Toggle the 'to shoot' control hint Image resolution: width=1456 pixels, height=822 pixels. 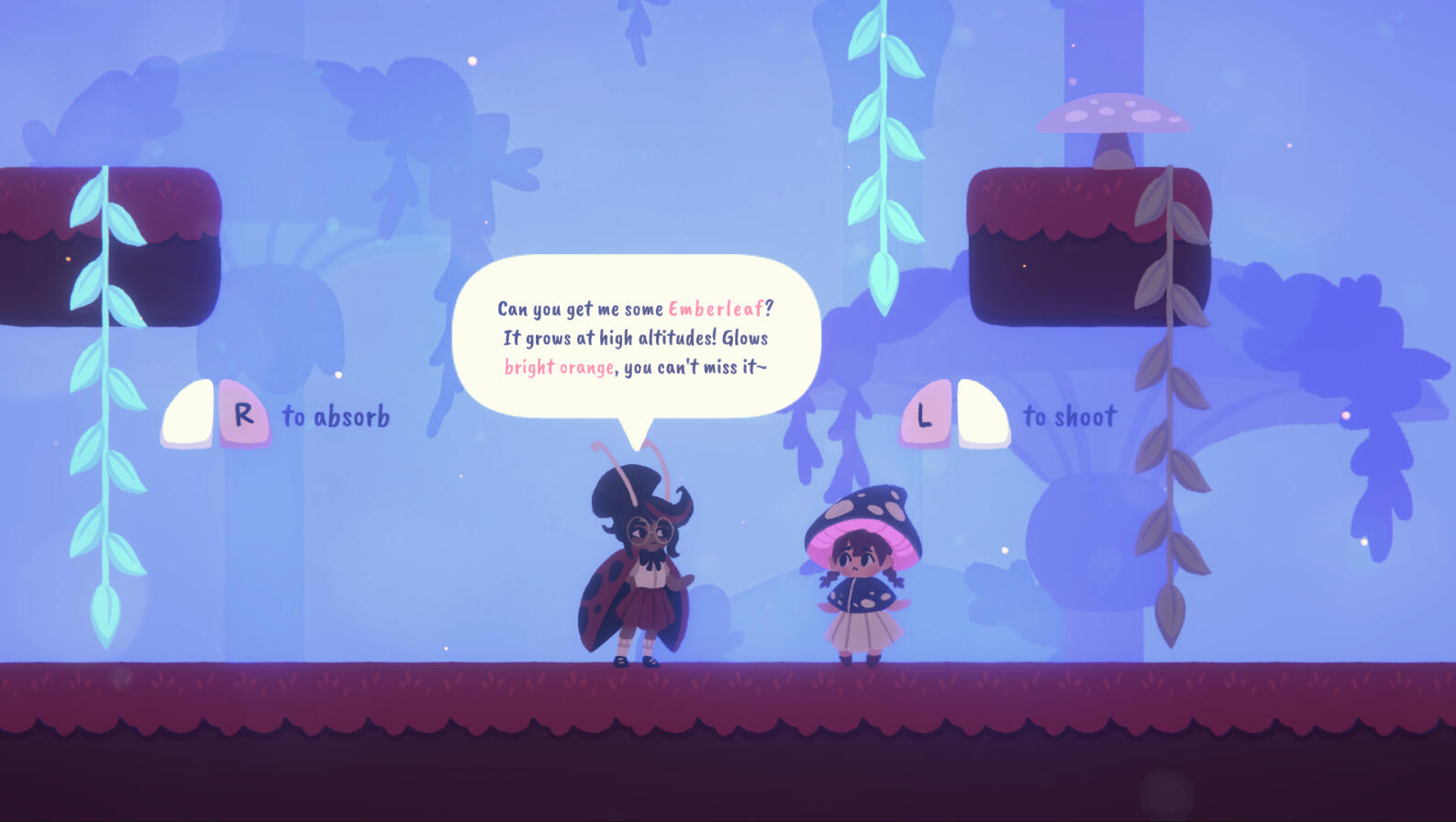click(1070, 415)
